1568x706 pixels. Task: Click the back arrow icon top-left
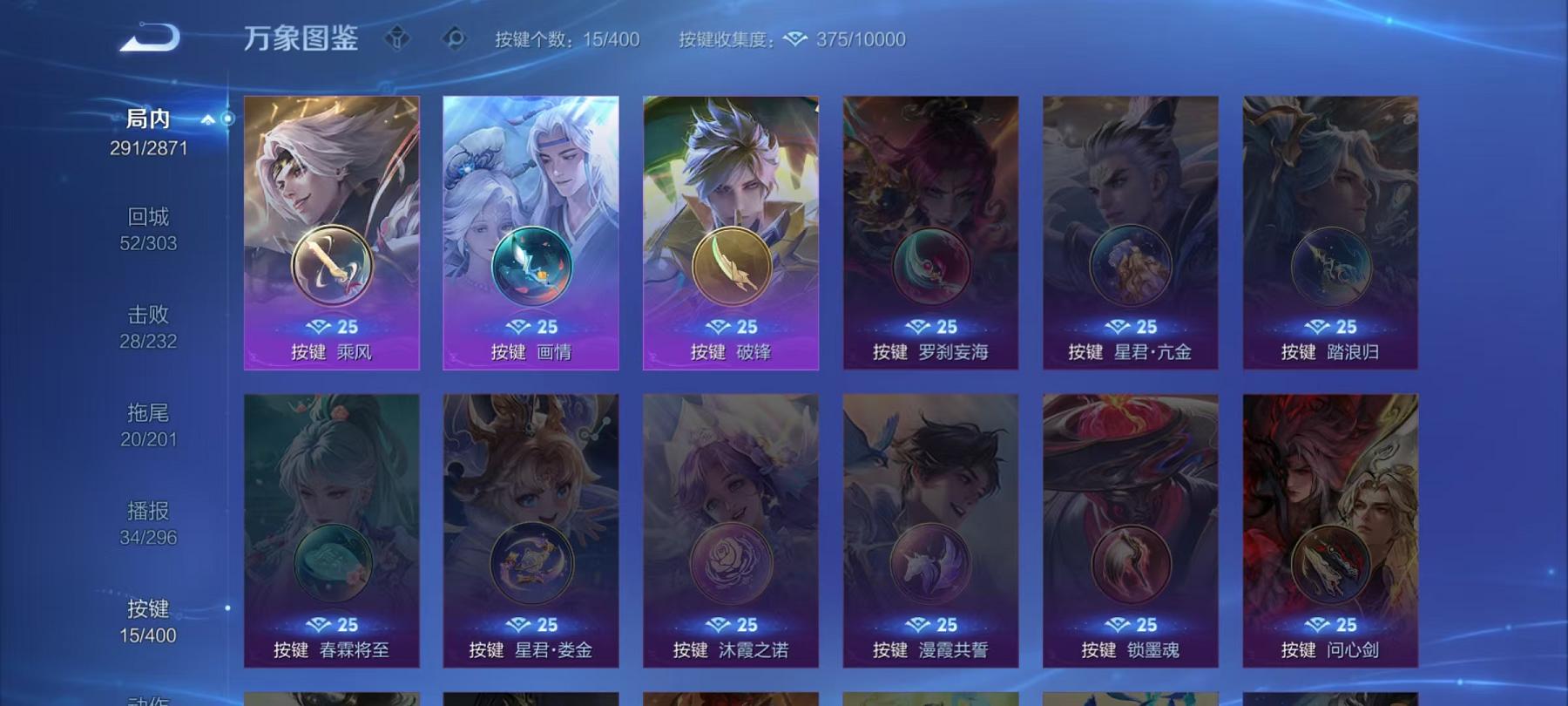[152, 37]
